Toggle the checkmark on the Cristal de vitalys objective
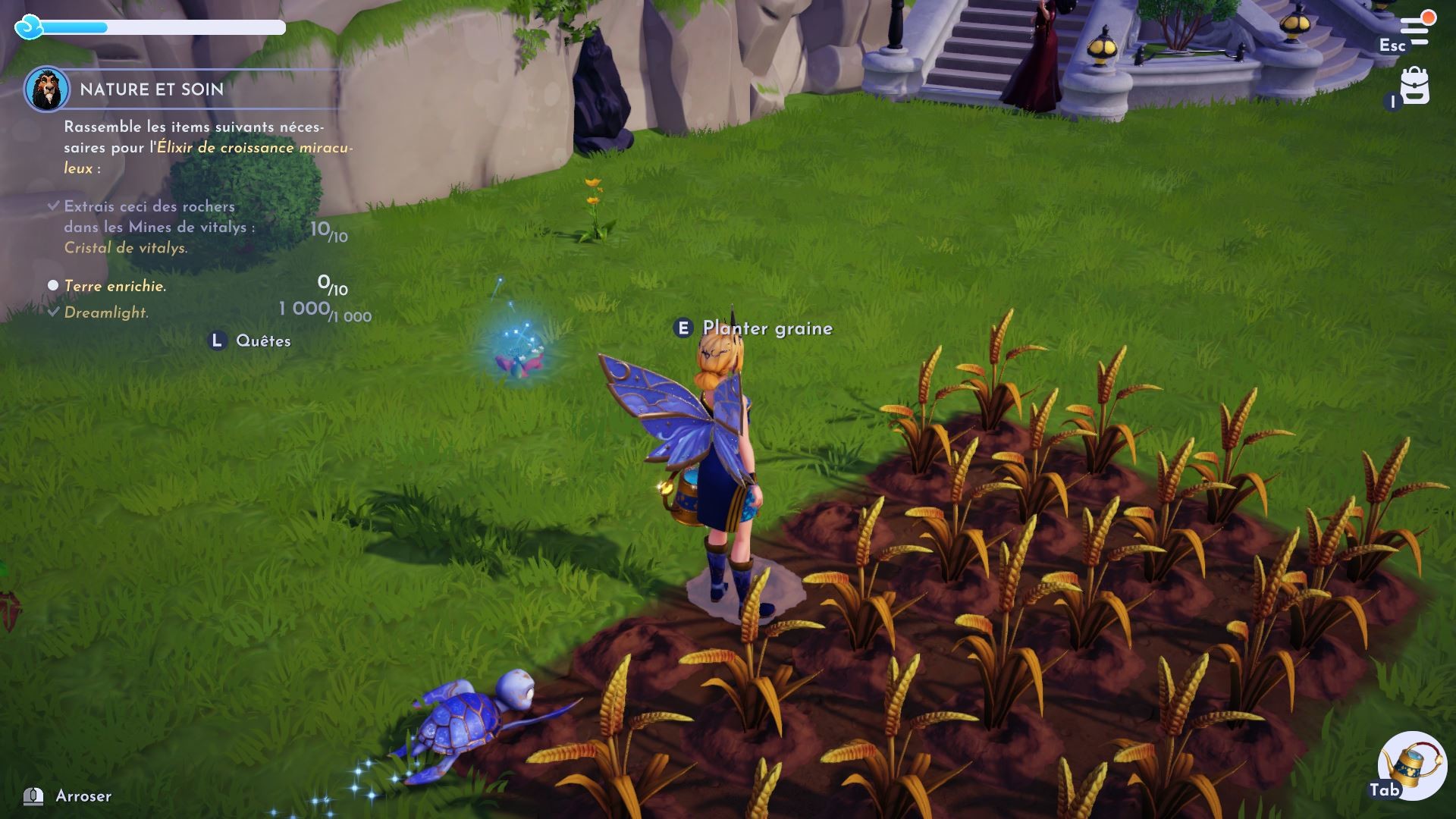The height and width of the screenshot is (819, 1456). click(x=53, y=205)
